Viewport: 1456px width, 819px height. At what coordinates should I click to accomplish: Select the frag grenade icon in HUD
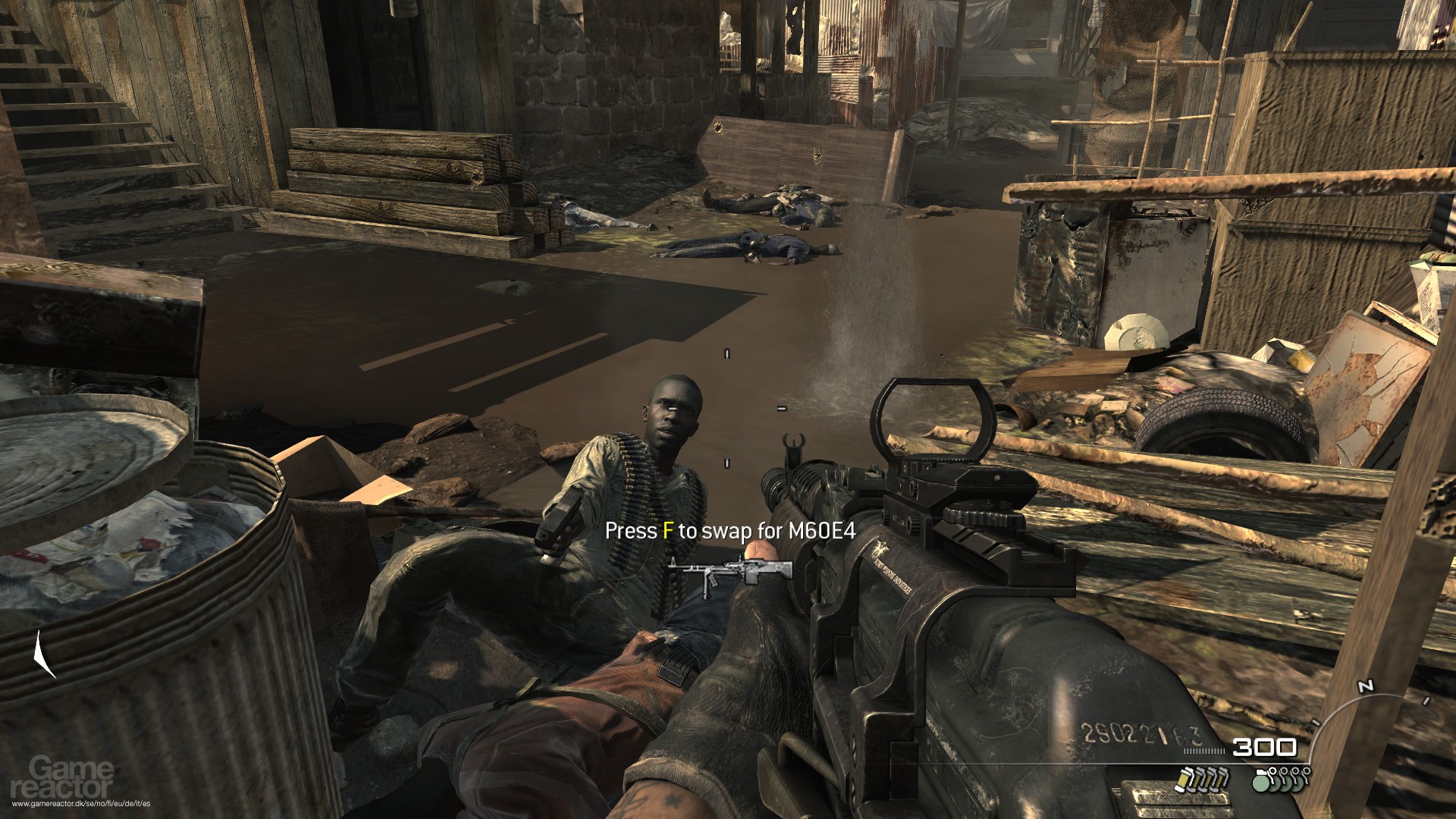point(1260,785)
